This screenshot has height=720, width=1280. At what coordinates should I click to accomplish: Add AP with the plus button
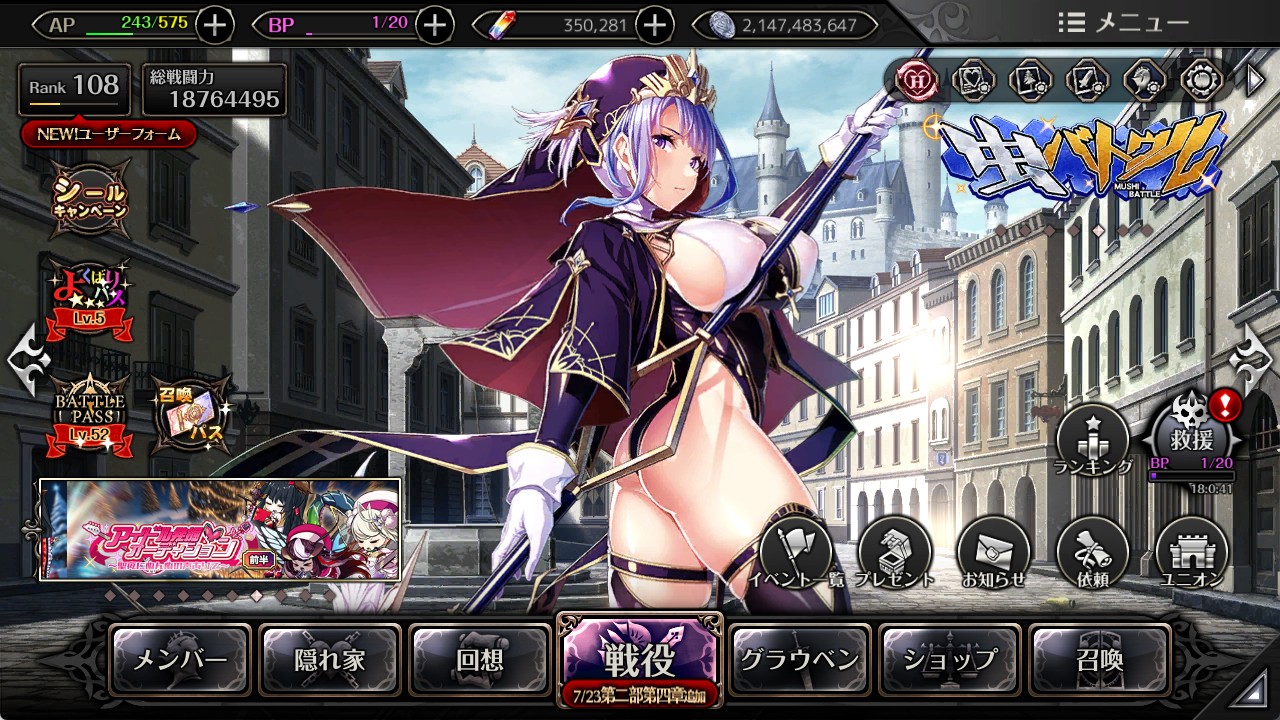[x=215, y=25]
